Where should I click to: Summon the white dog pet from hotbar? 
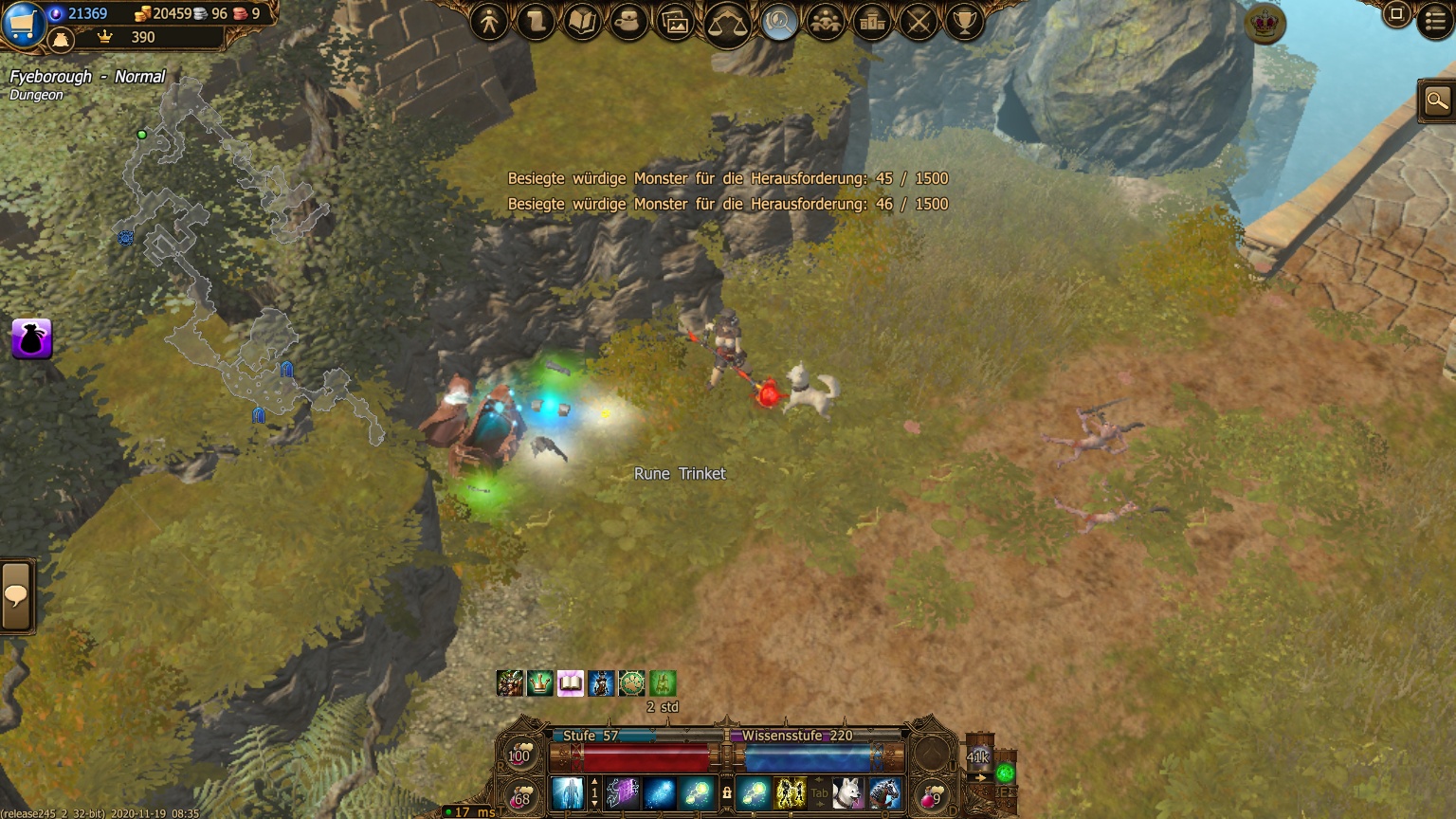(x=848, y=792)
